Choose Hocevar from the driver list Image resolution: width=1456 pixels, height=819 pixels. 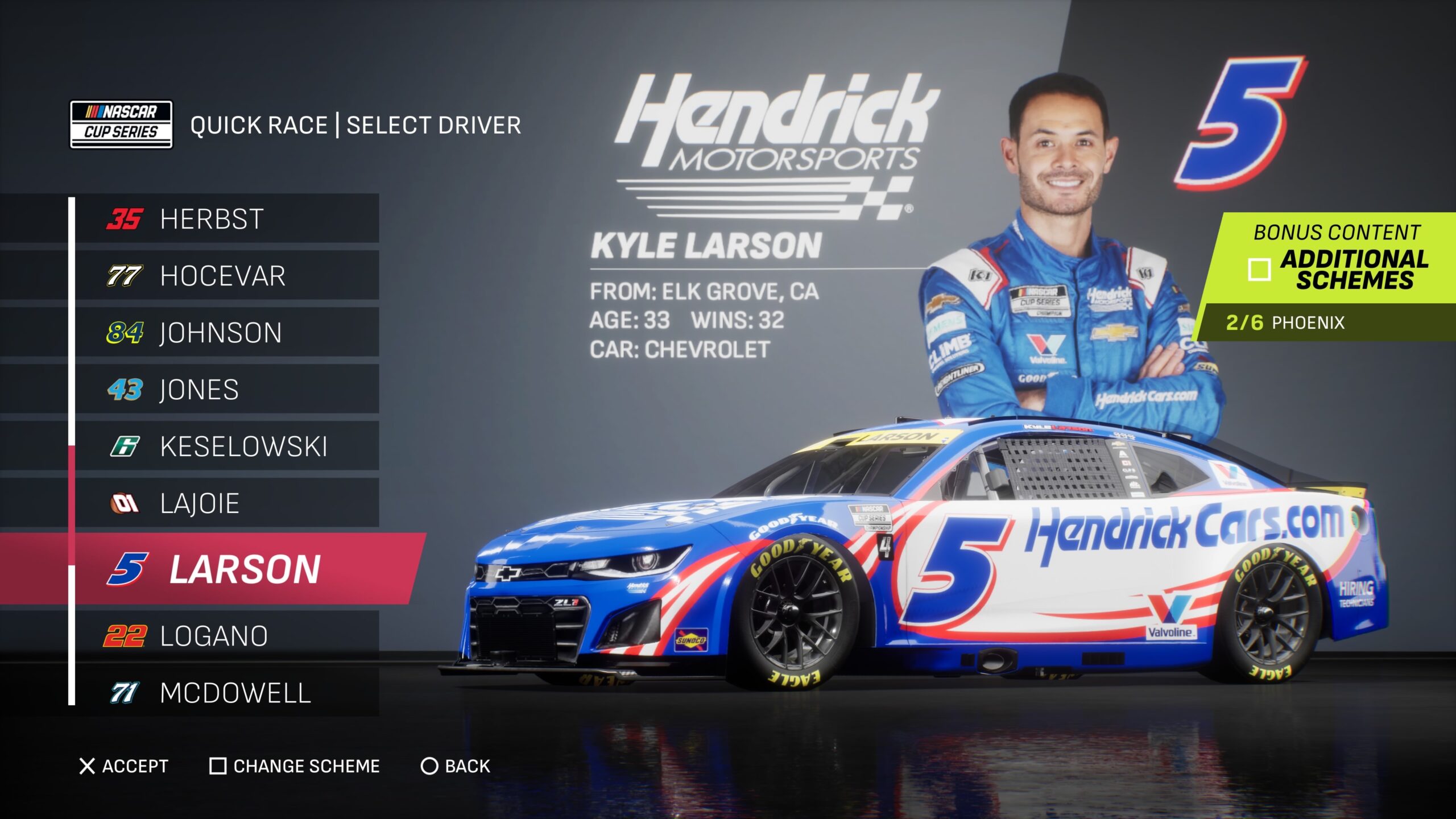226,276
